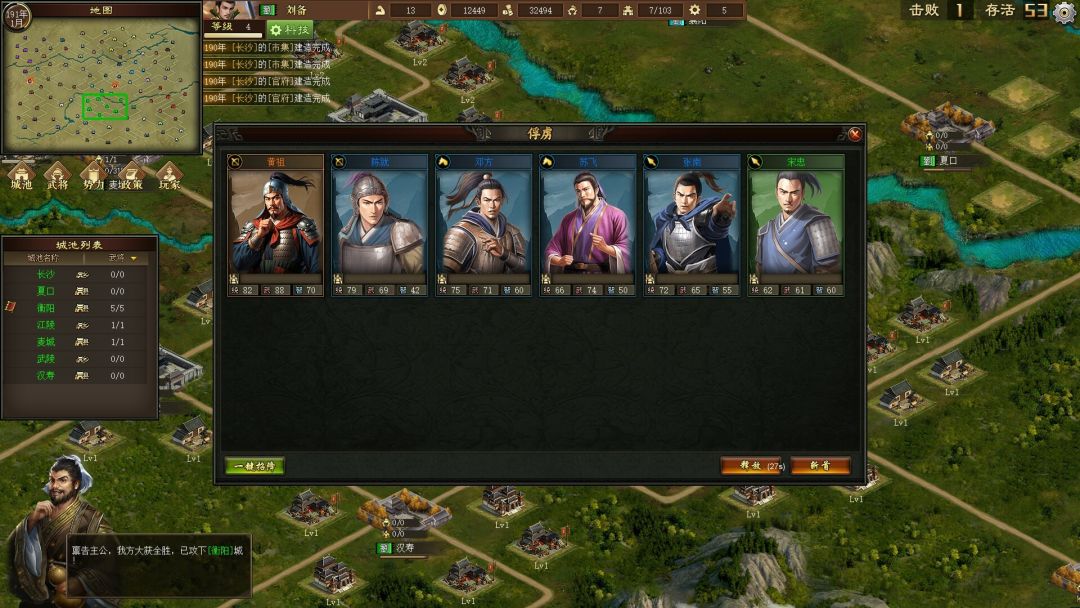Release prisoners with the 释放 button
Screen dimensions: 1080x608
pos(750,466)
